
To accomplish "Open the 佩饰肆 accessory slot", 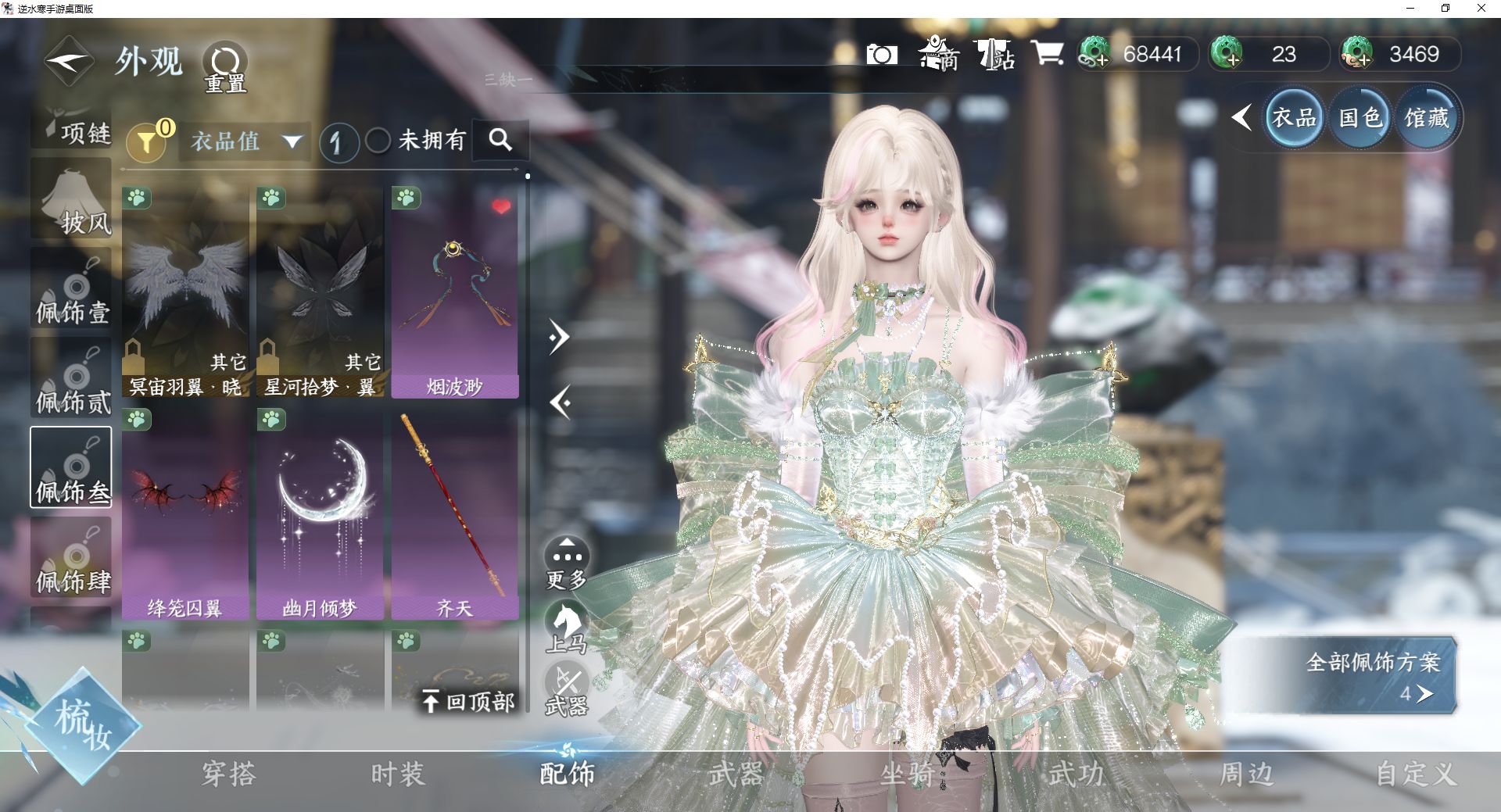I will pyautogui.click(x=71, y=558).
